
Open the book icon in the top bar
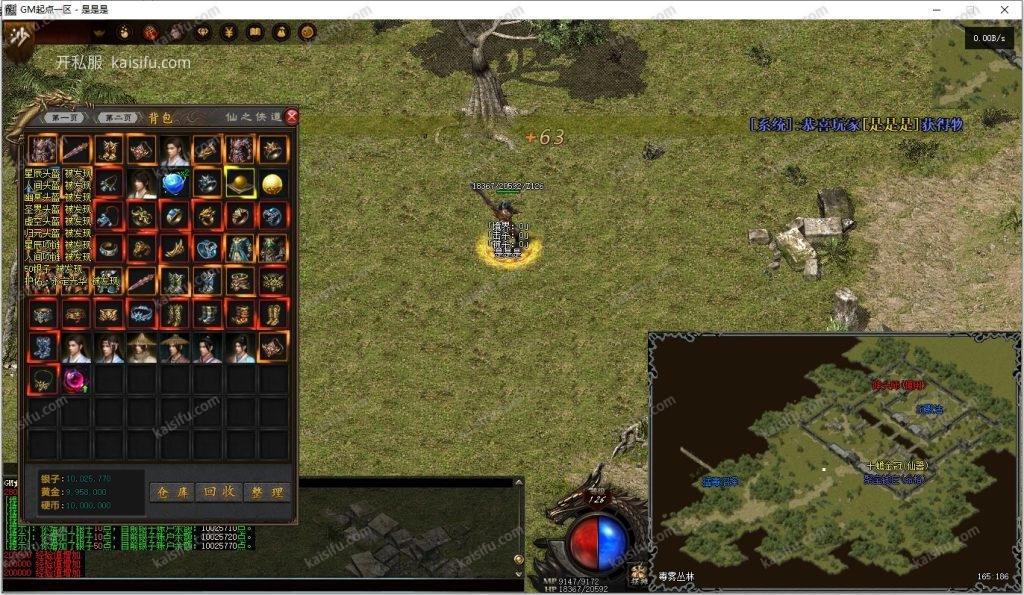pyautogui.click(x=255, y=32)
